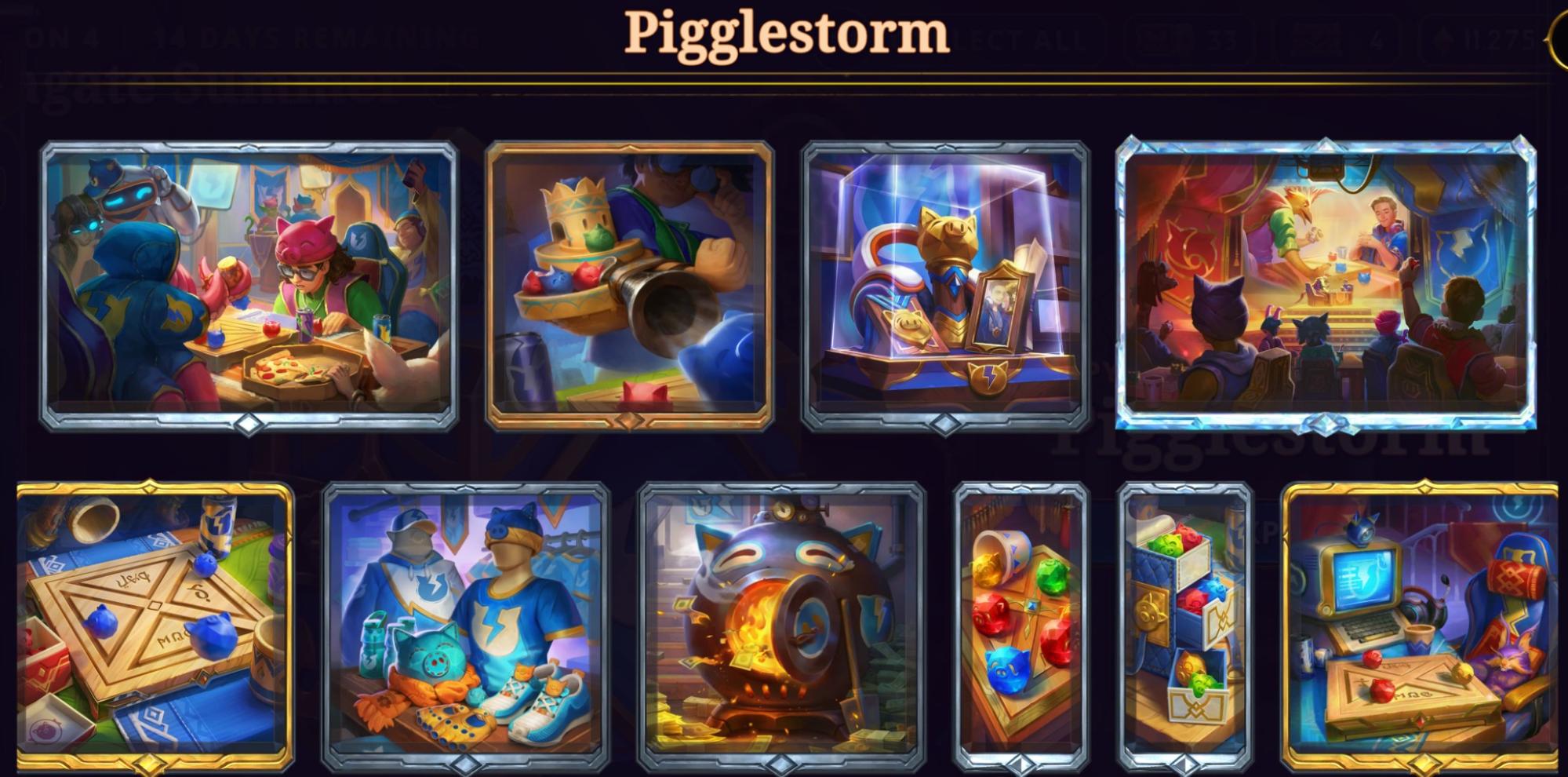This screenshot has height=777, width=1568.
Task: Choose the glass trophy display case artwork
Action: pyautogui.click(x=945, y=286)
